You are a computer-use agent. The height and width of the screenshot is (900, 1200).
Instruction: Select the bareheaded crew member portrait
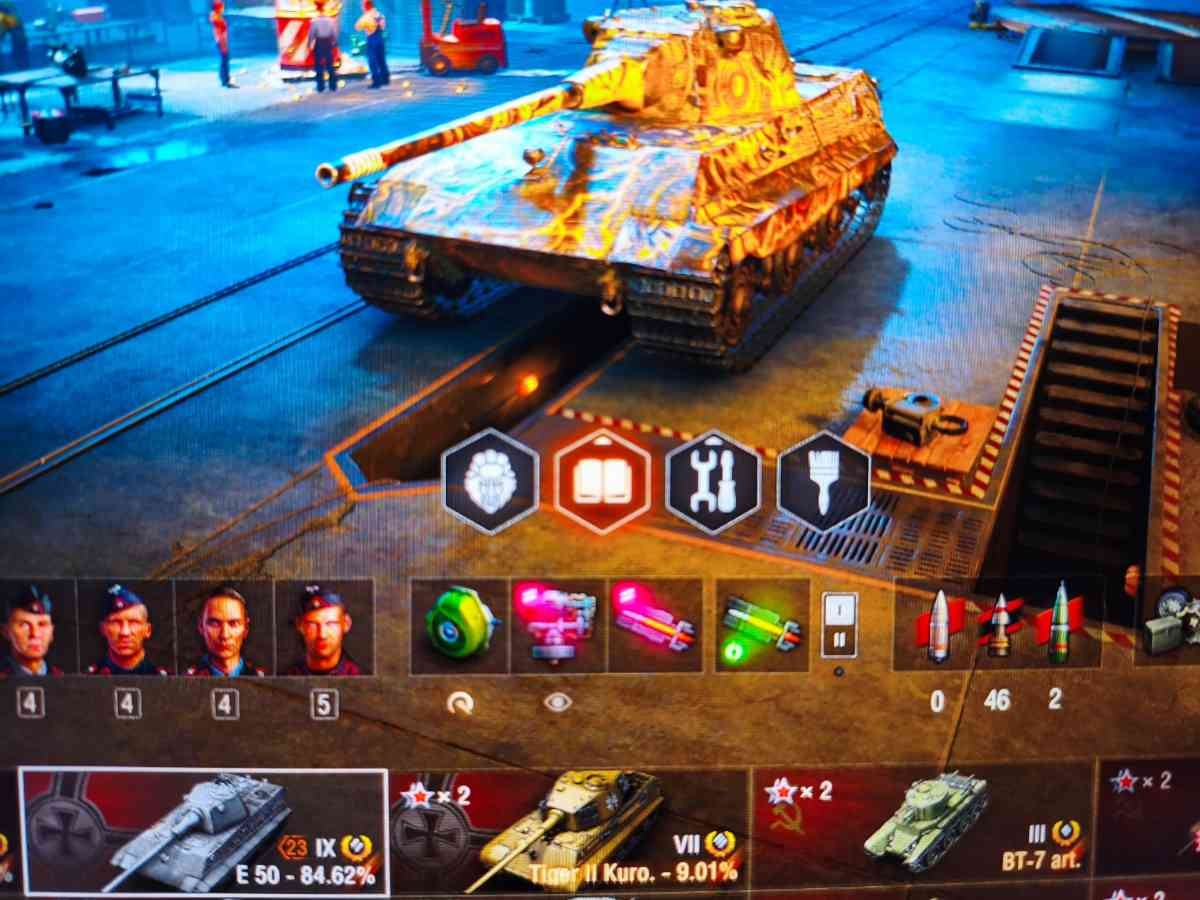[x=225, y=627]
